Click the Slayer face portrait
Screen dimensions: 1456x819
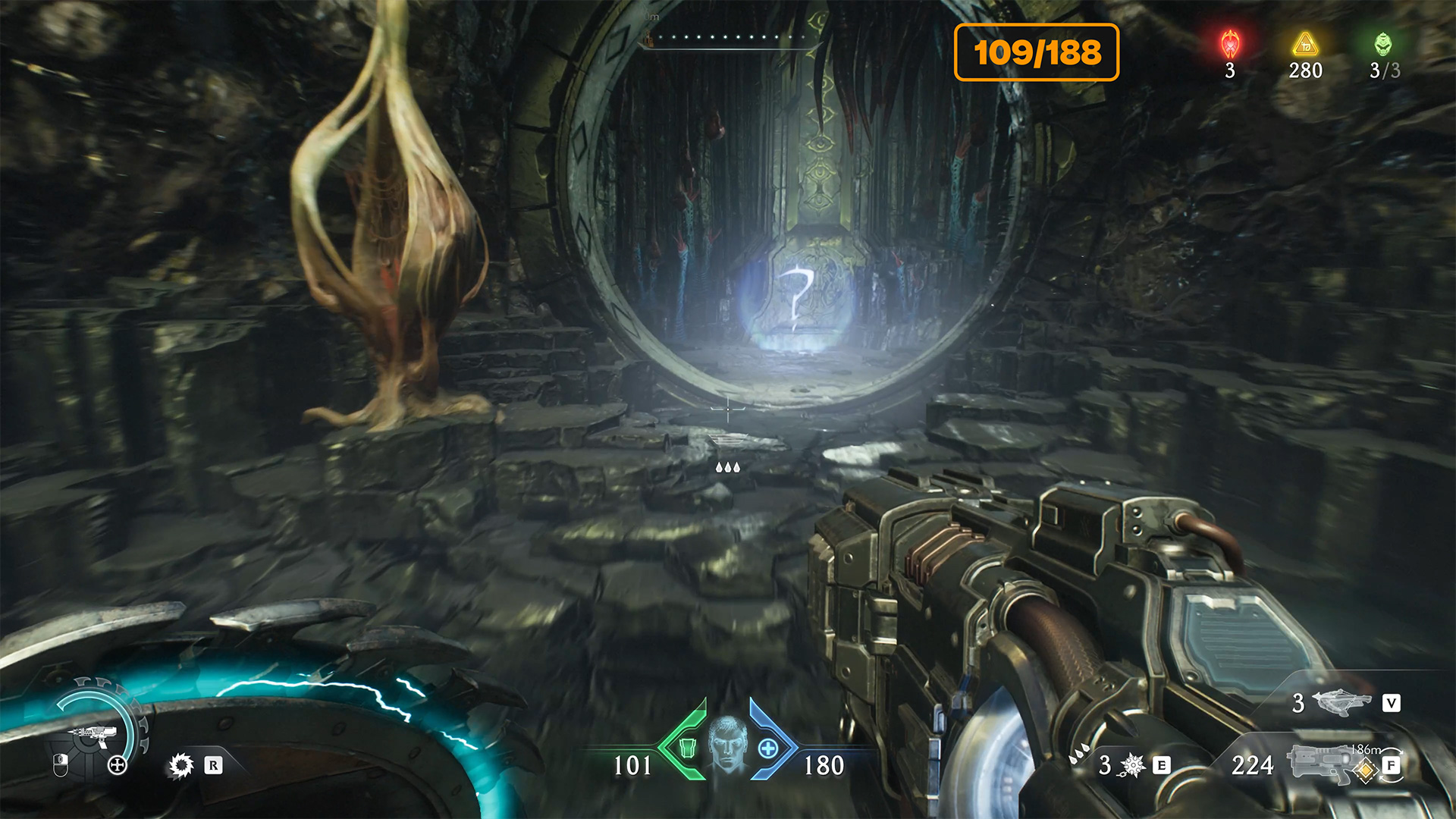click(728, 745)
